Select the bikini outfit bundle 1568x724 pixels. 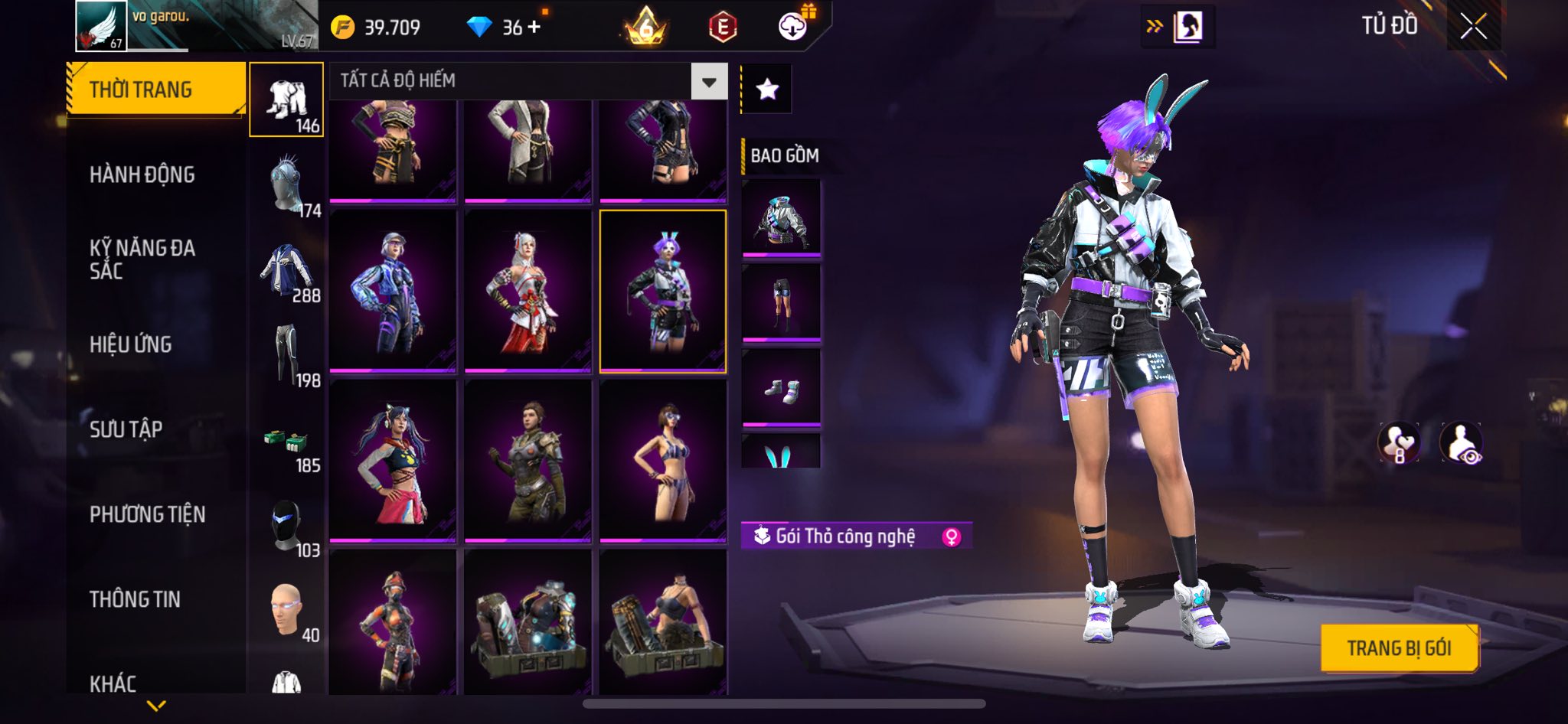(663, 461)
